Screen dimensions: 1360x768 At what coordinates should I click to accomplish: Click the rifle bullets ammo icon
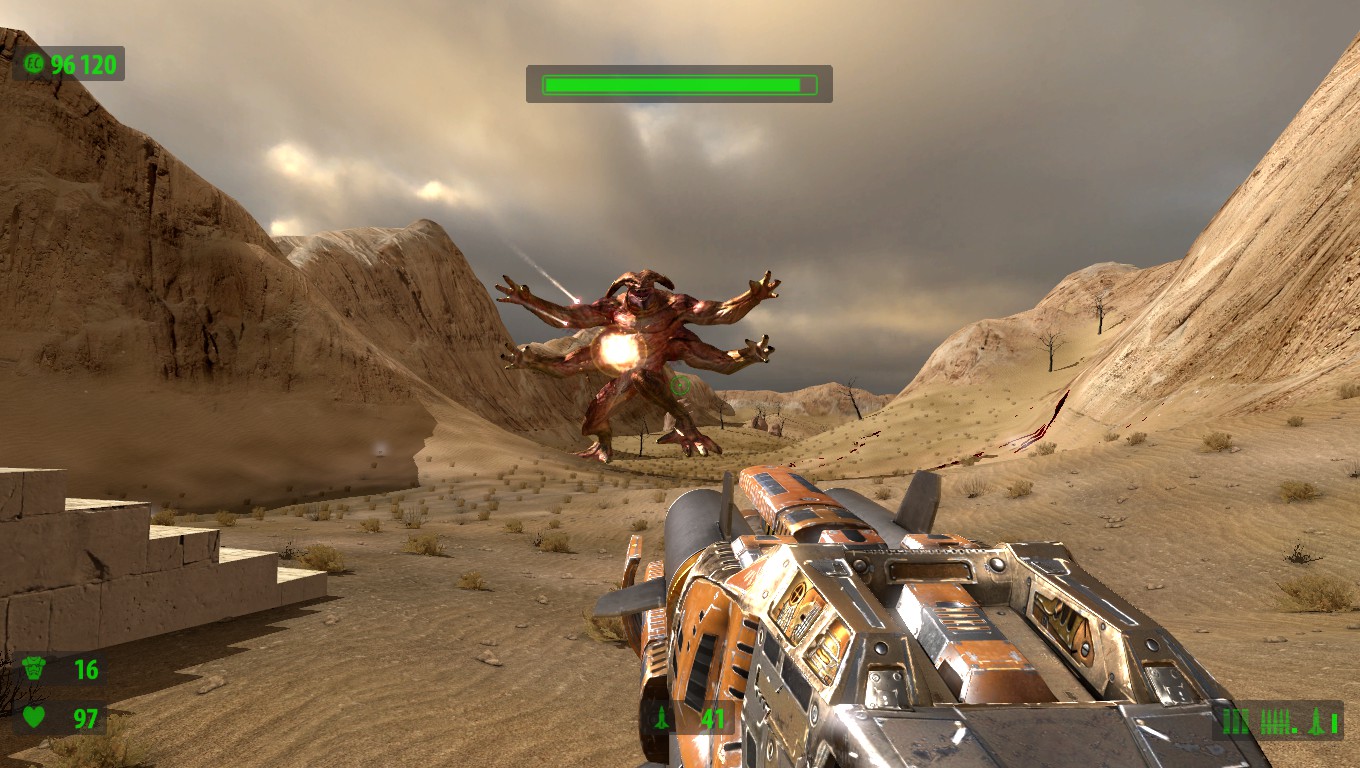[1273, 720]
